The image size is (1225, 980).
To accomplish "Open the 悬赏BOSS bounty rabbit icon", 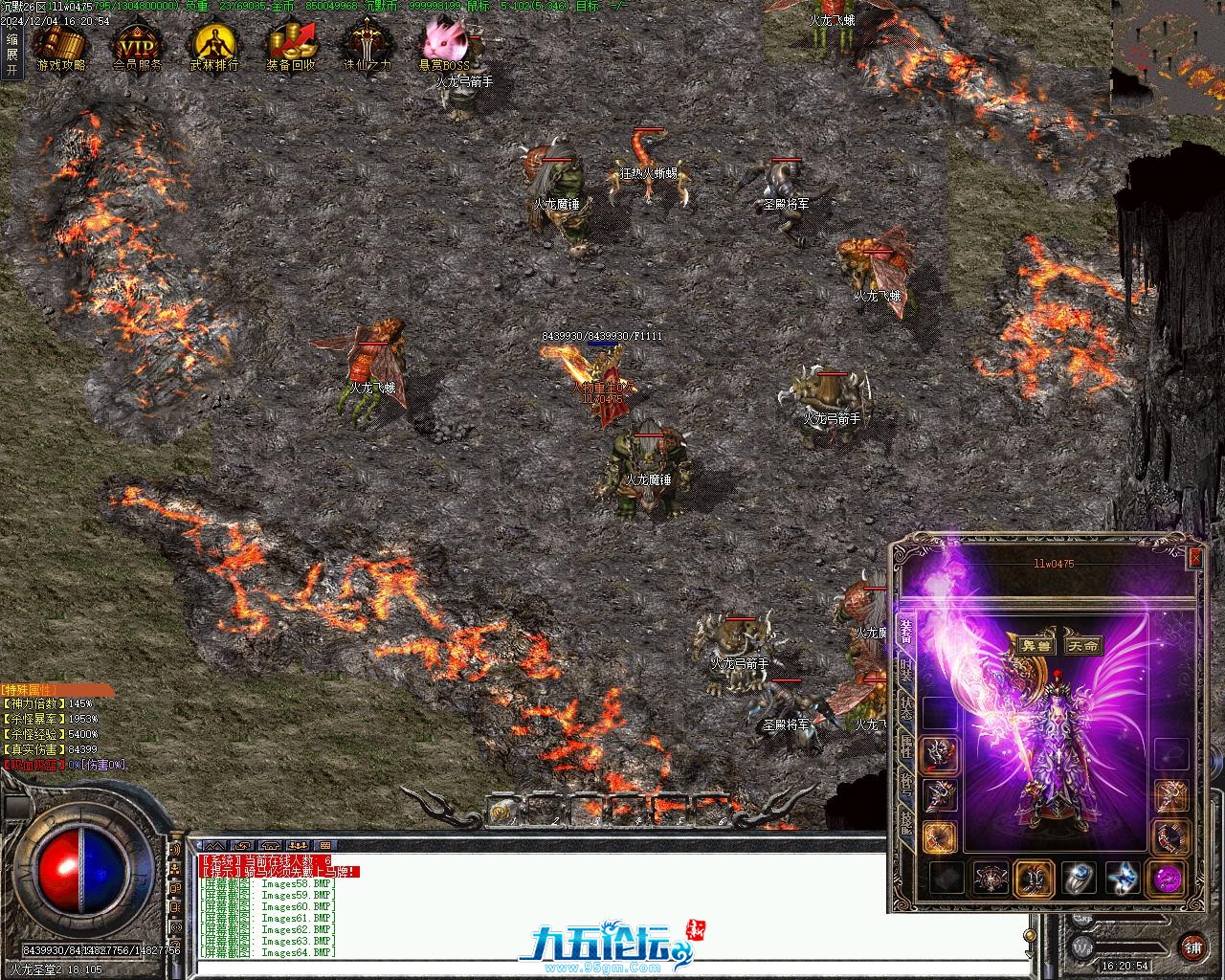I will [x=445, y=44].
